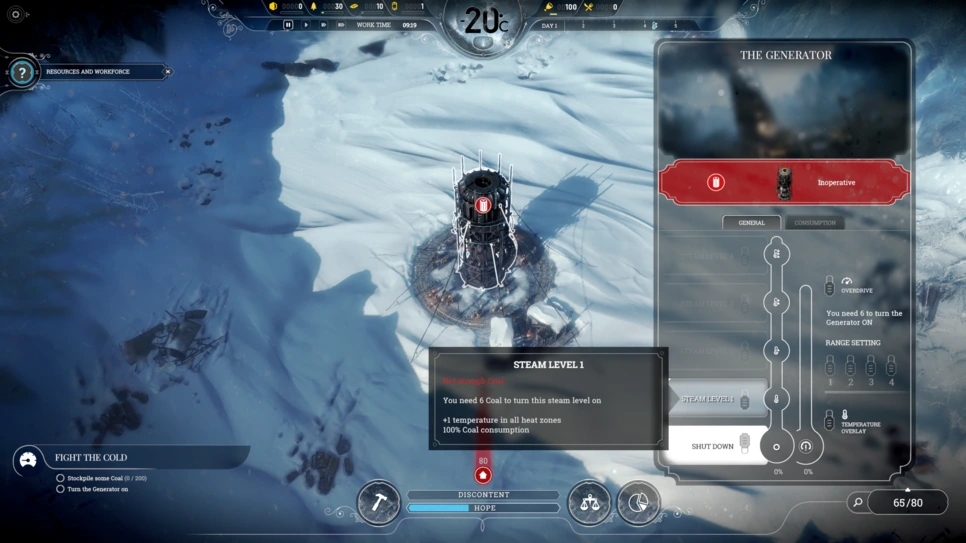Click the red homeless shelter alert icon

click(x=483, y=475)
